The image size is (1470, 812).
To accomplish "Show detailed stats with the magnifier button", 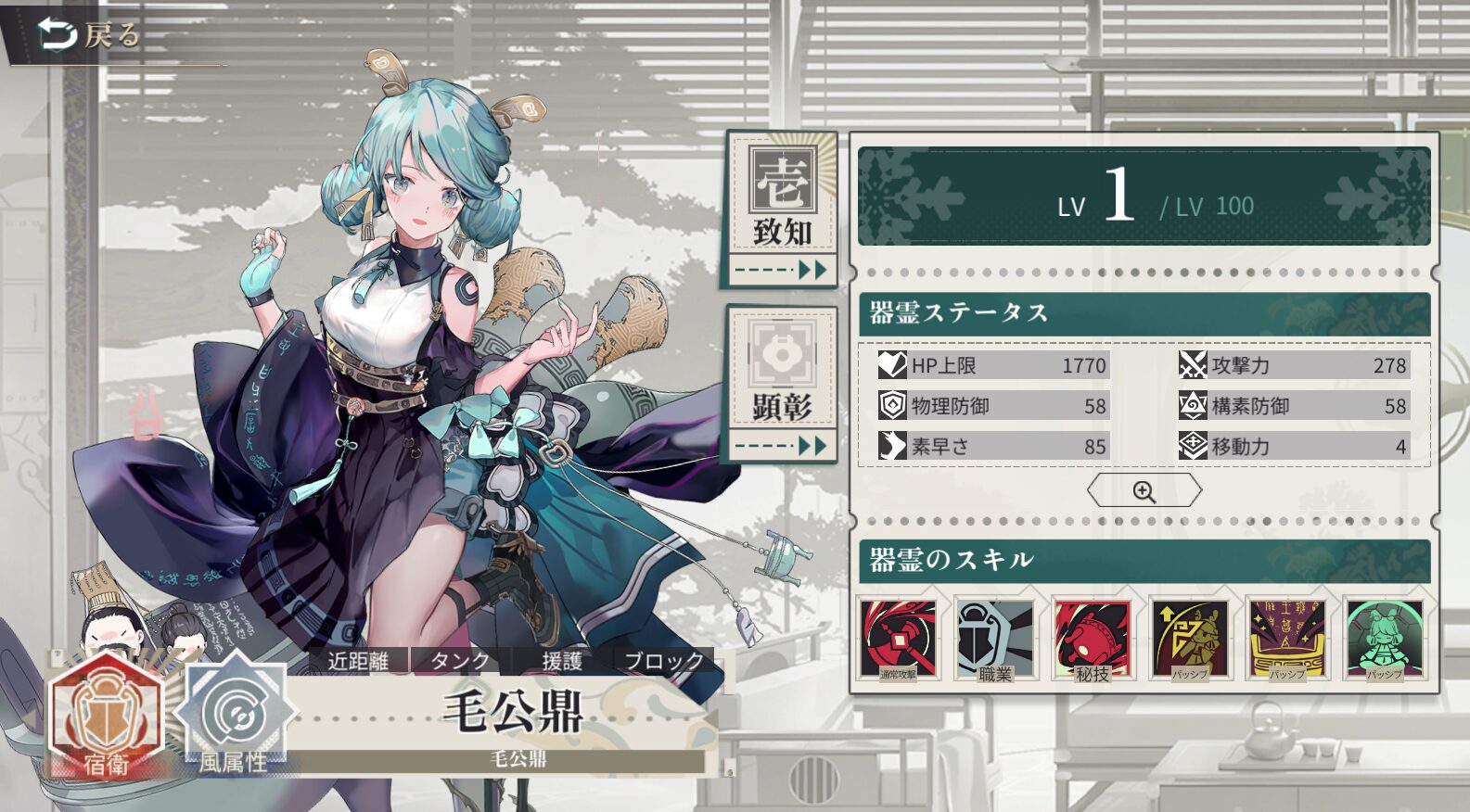I will tap(1144, 491).
